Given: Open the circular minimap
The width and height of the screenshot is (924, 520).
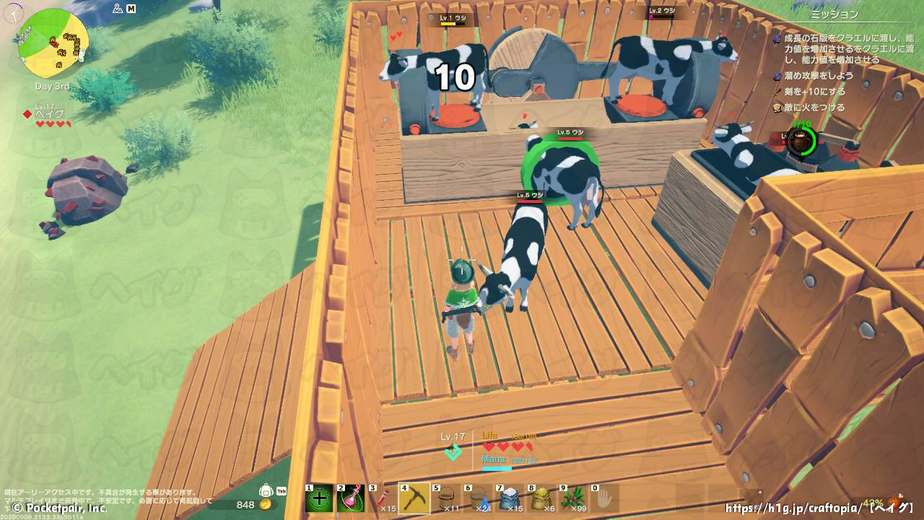Looking at the screenshot, I should point(56,41).
